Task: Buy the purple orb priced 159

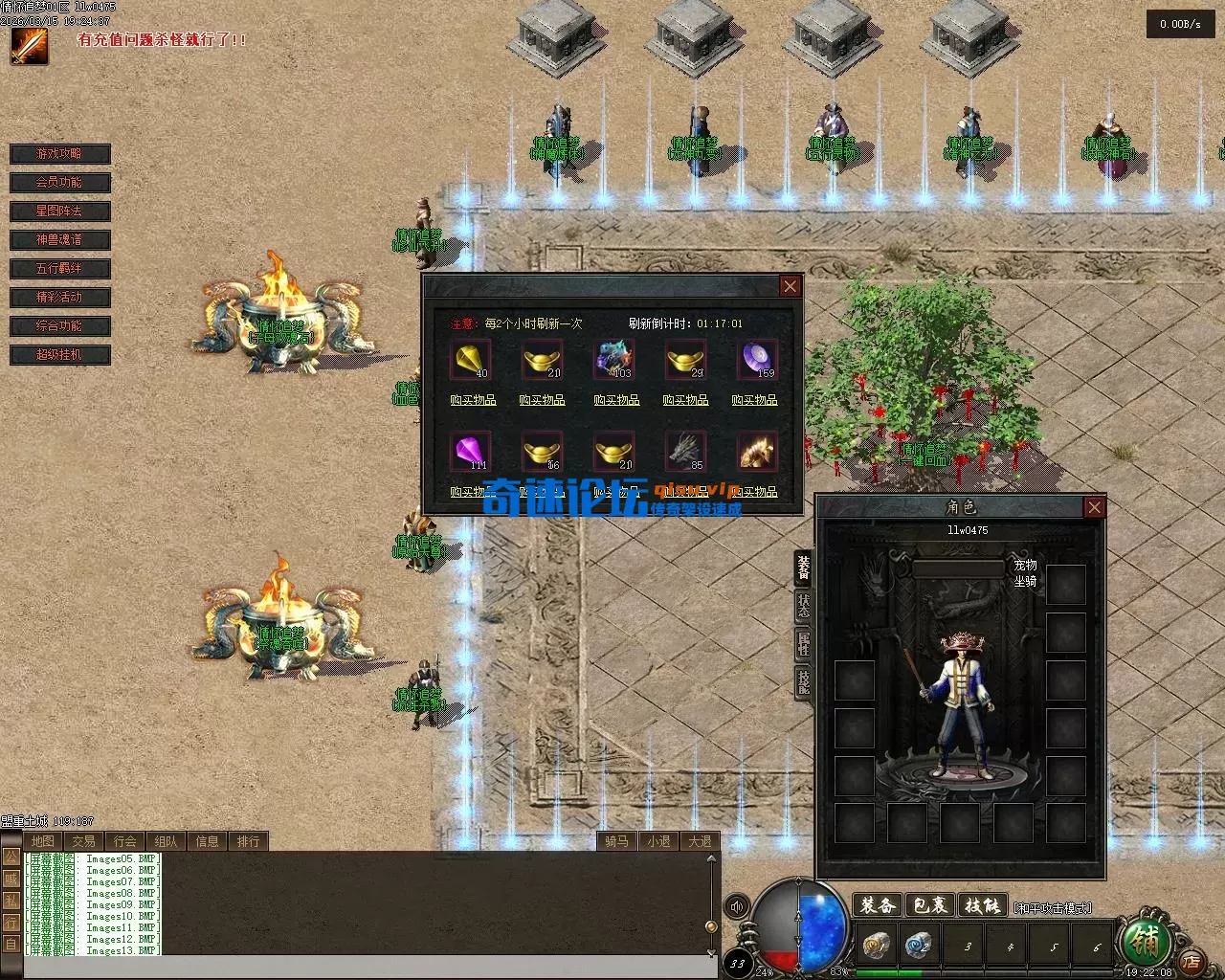Action: coord(755,361)
